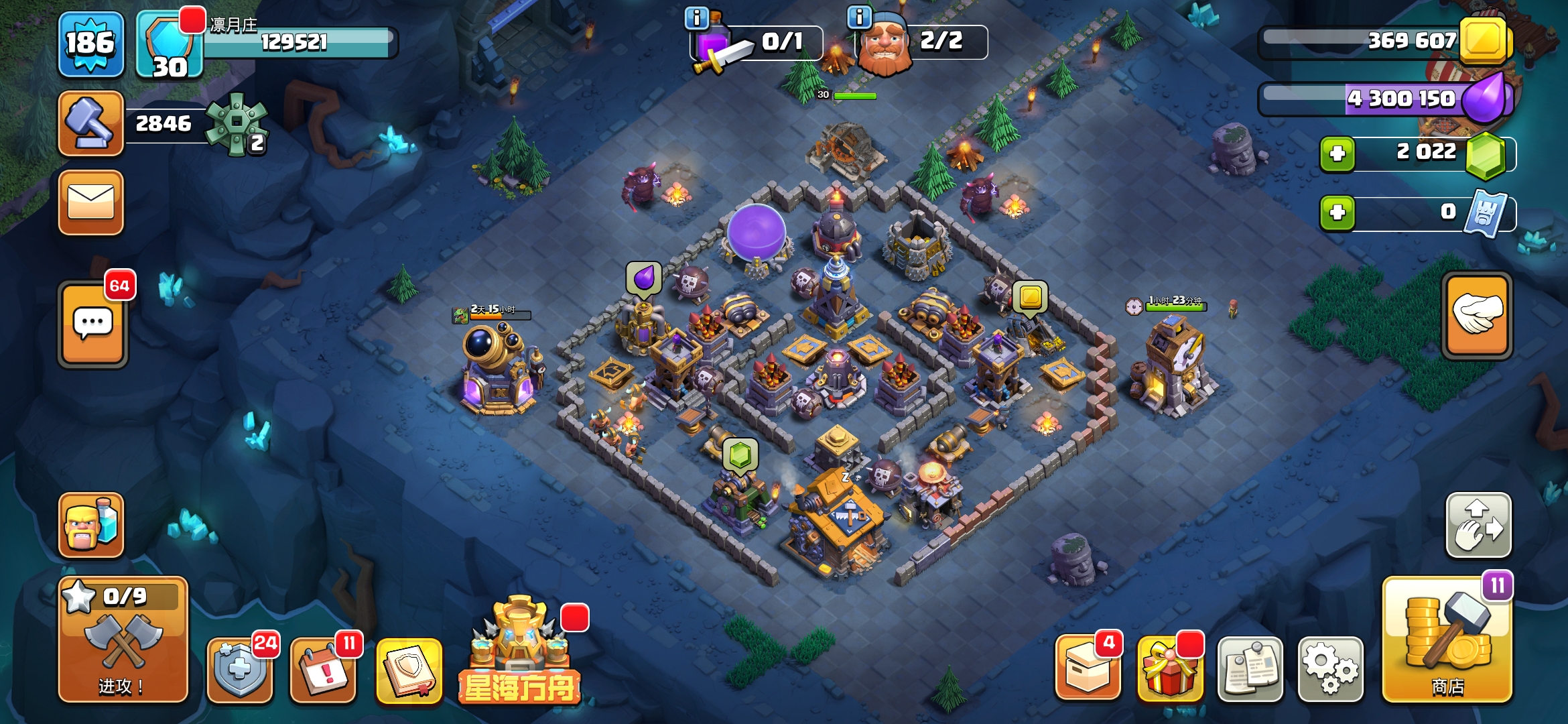The height and width of the screenshot is (724, 1568).
Task: Add raid tickets with the plus button
Action: tap(1337, 213)
